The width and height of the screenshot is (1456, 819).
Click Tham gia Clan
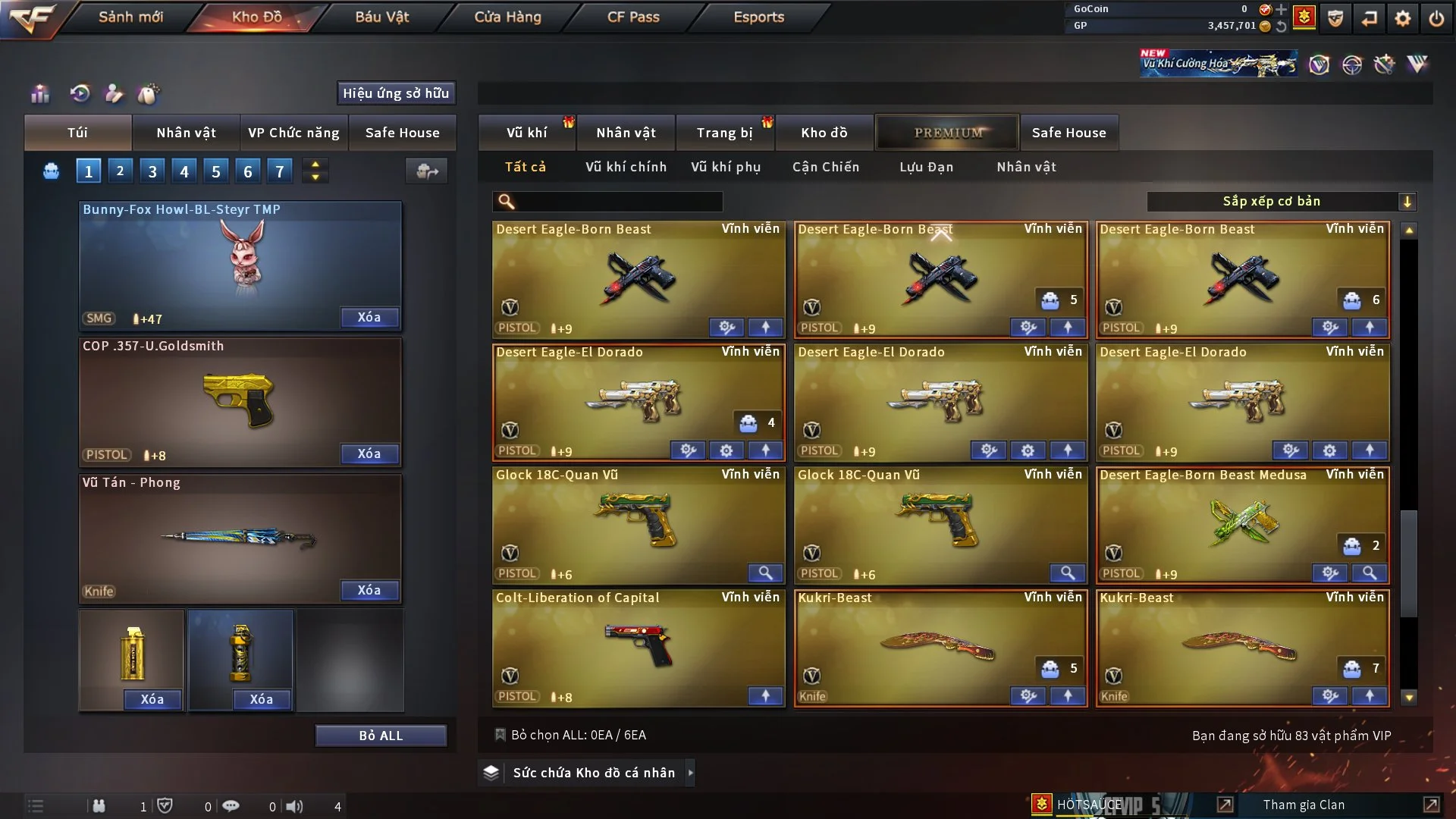coord(1304,805)
